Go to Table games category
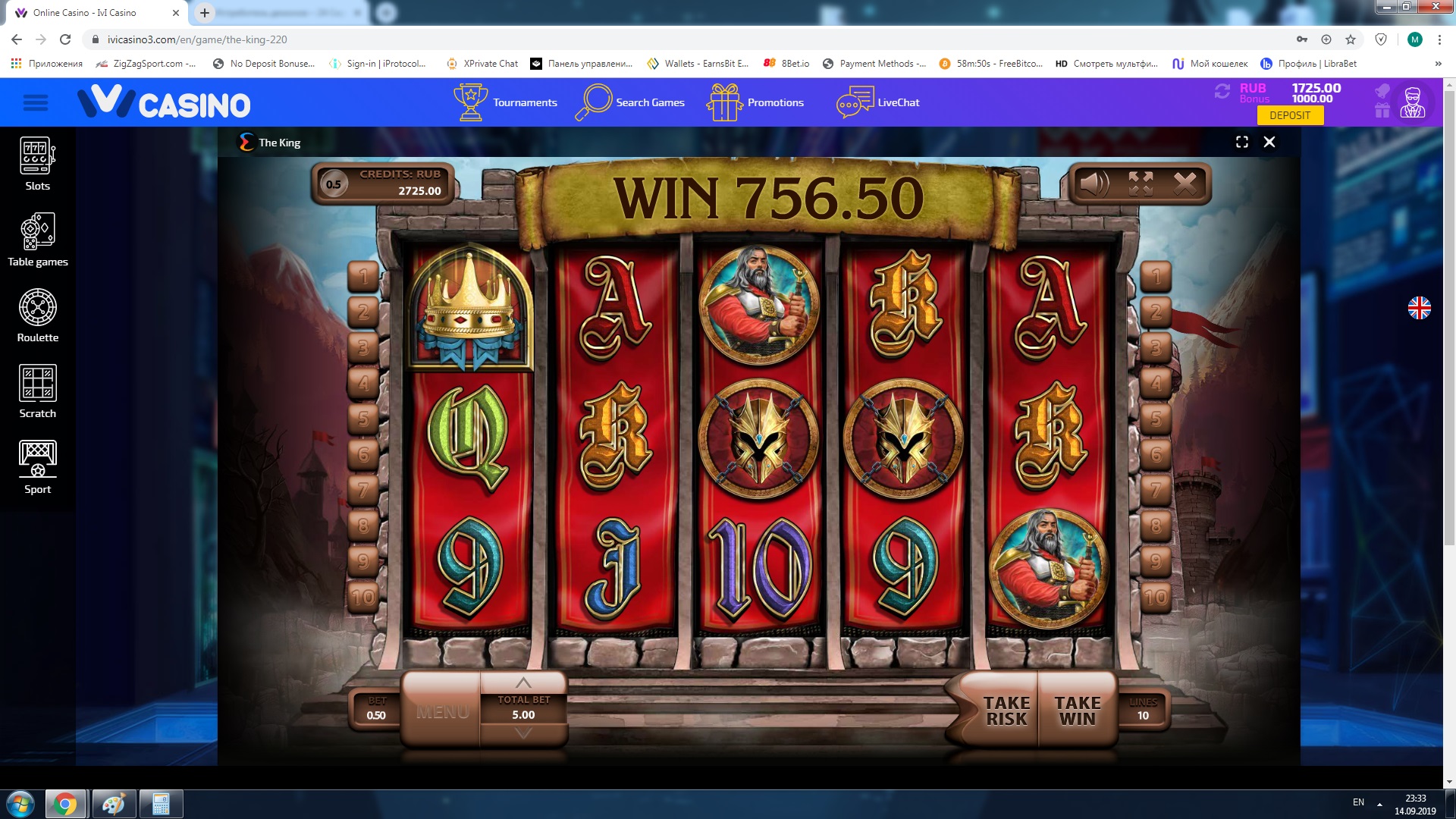This screenshot has height=819, width=1456. tap(37, 240)
